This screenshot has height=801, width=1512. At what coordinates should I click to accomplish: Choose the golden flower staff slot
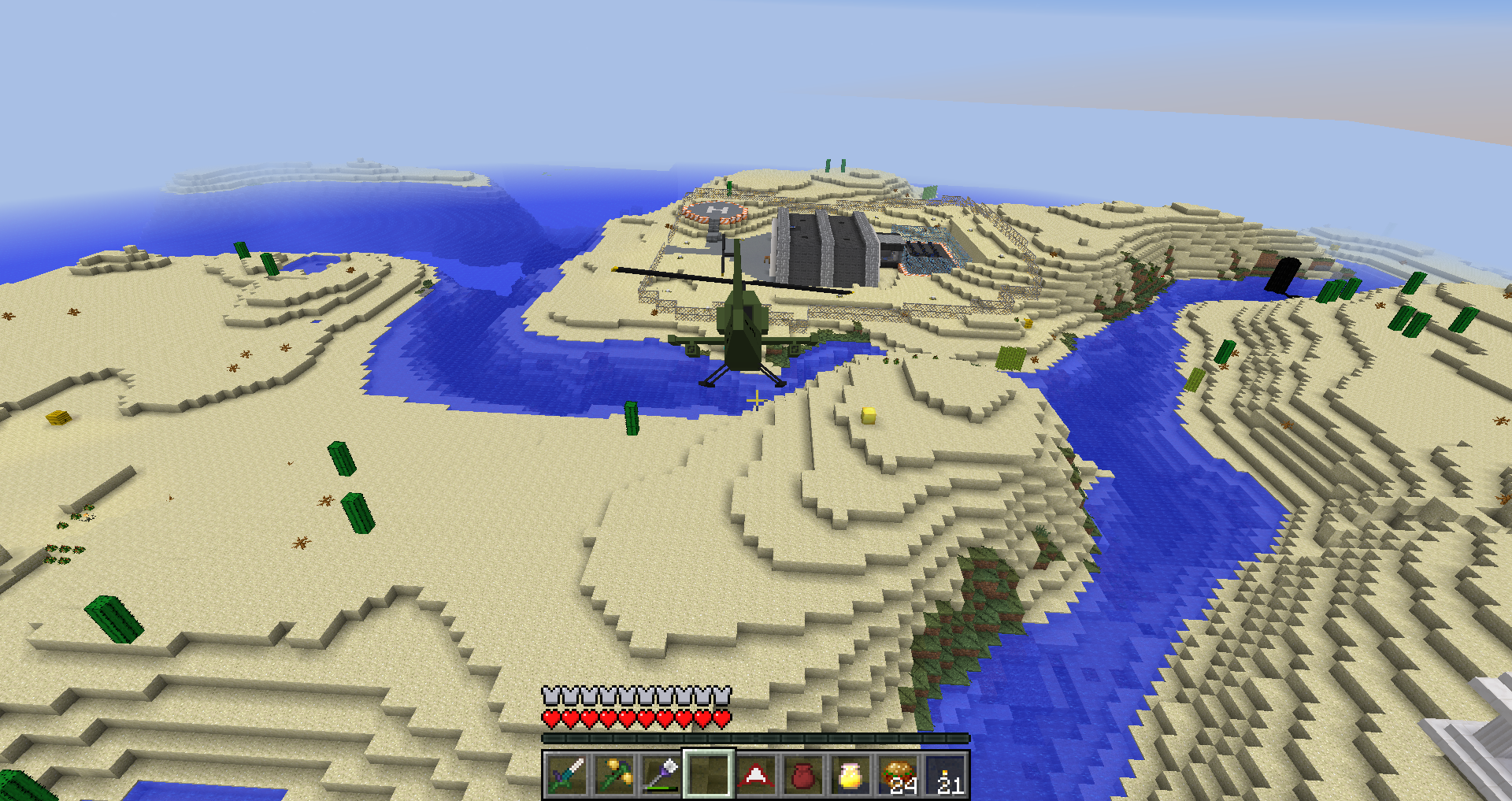[614, 775]
